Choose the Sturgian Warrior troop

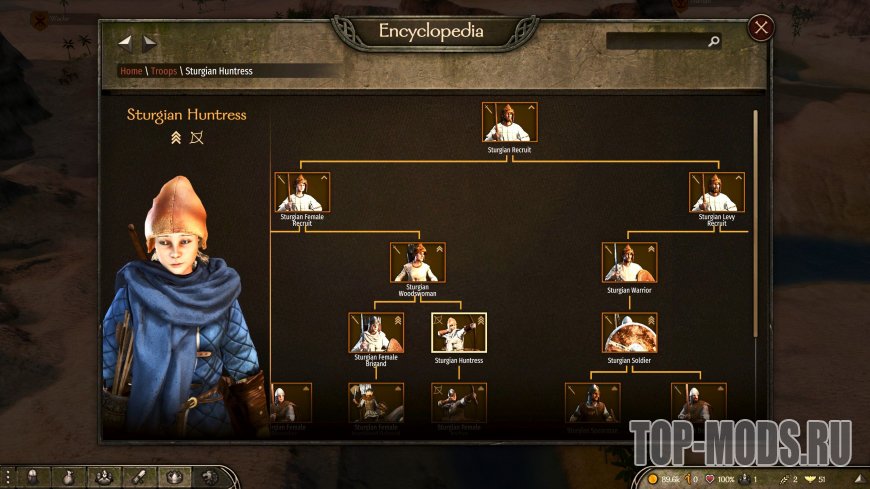click(x=629, y=262)
